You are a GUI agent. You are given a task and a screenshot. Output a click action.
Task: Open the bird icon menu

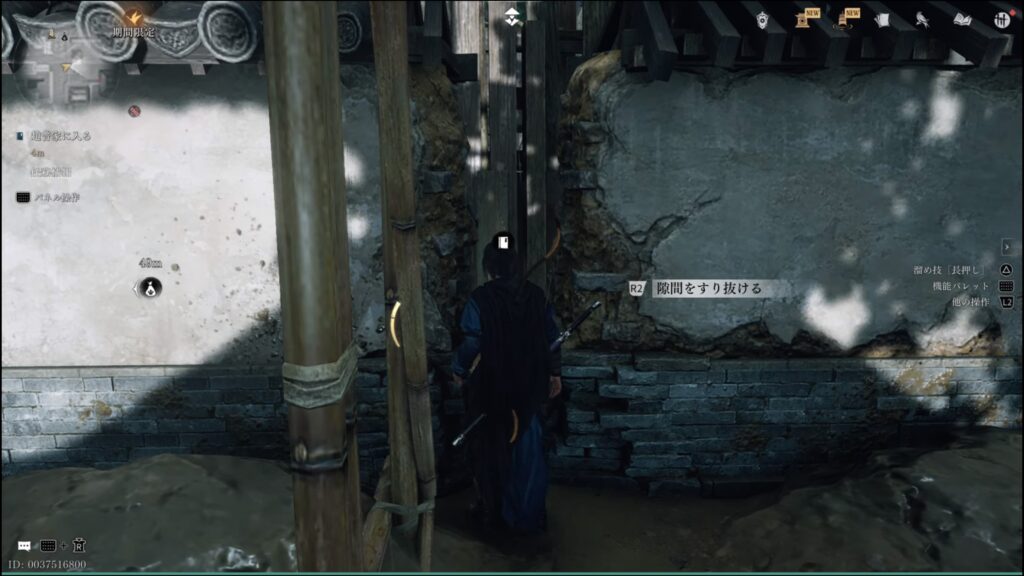coord(921,20)
